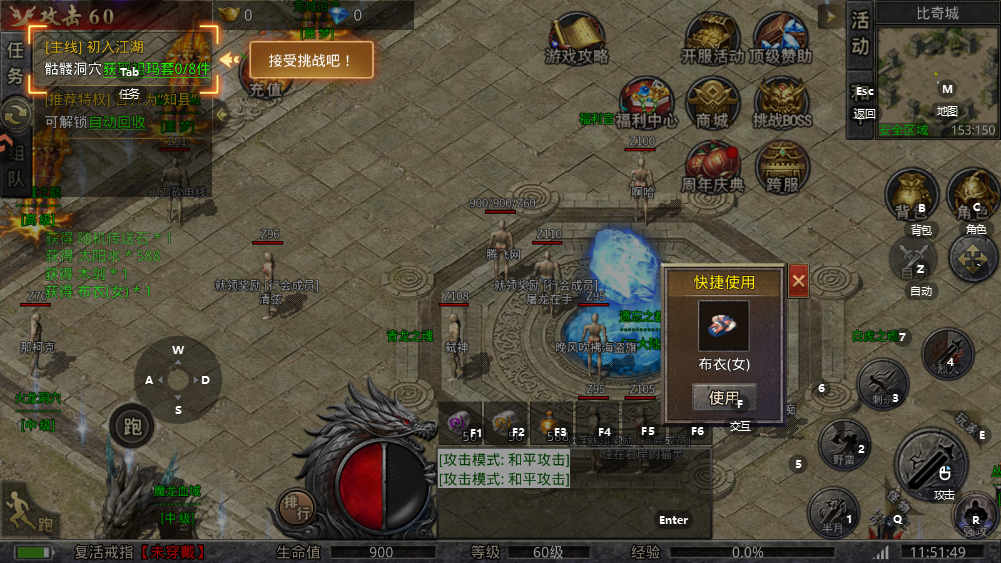
Task: Toggle 自动 auto-combat button
Action: [914, 260]
